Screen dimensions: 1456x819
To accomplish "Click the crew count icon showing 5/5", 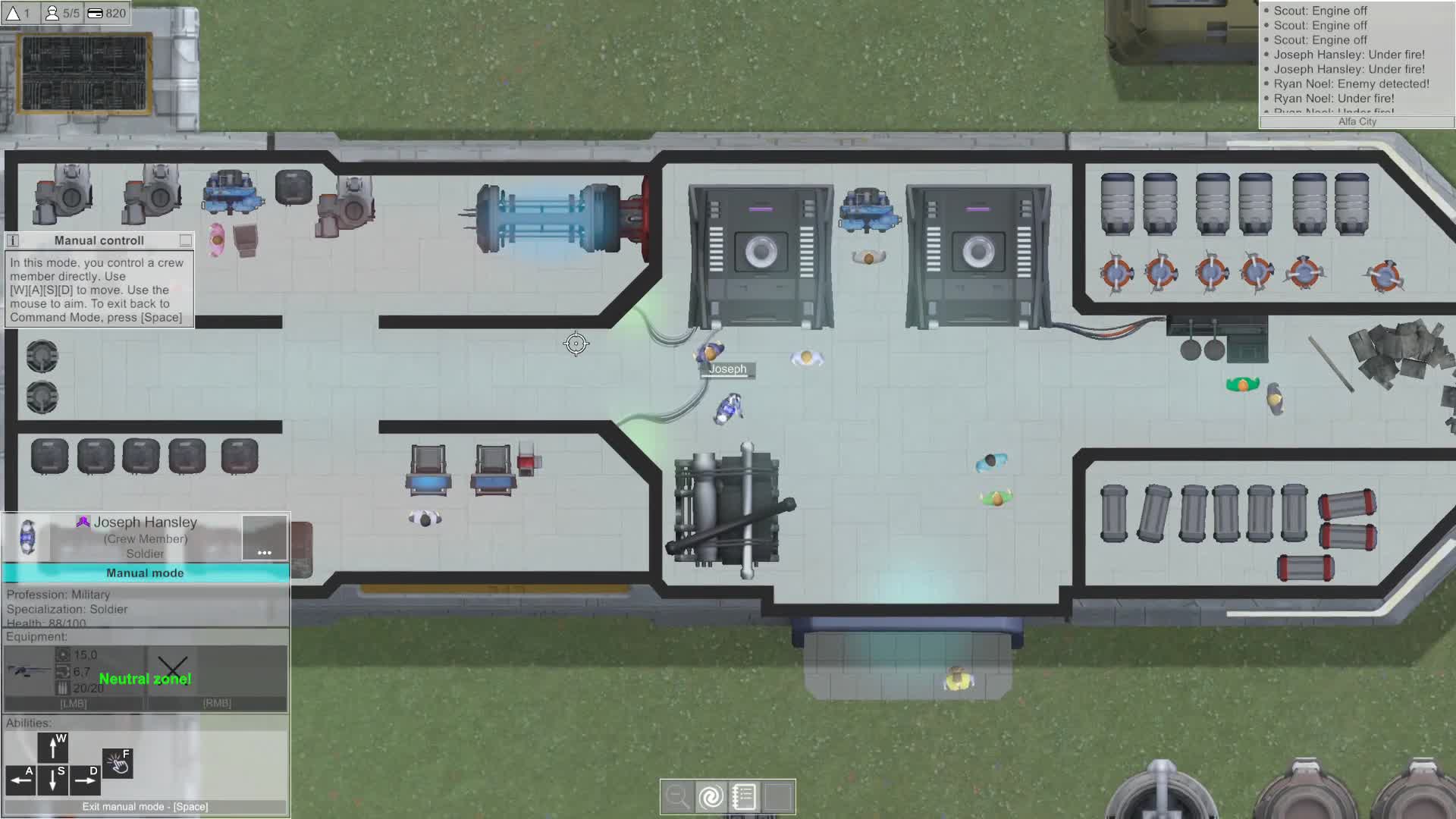I will [x=51, y=13].
